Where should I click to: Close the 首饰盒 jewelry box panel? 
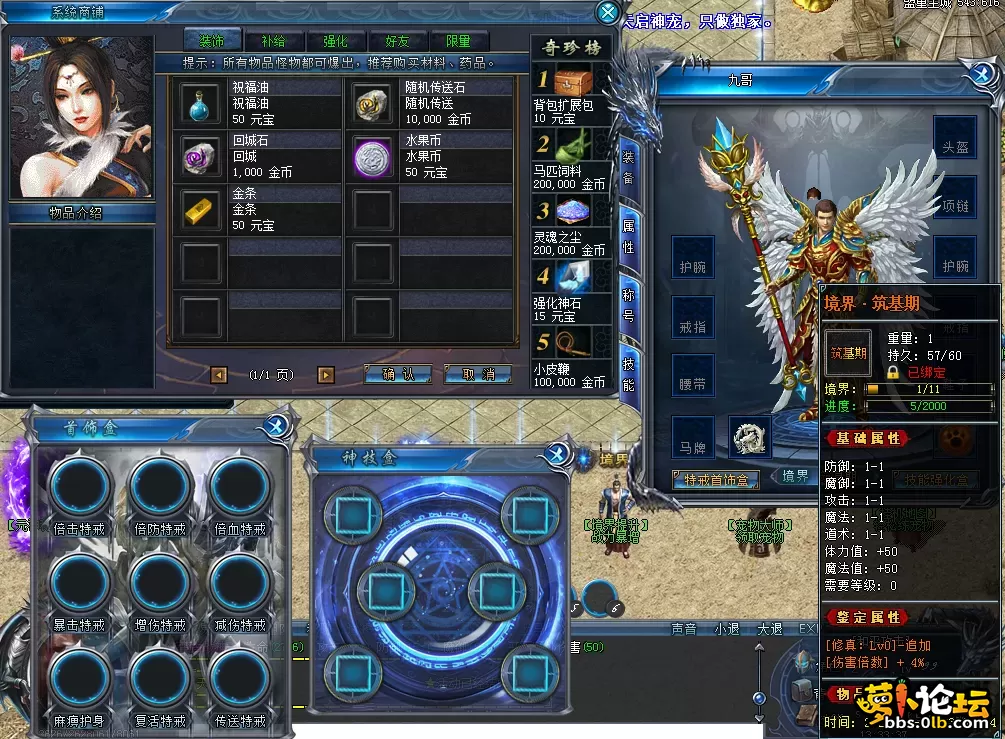tap(277, 427)
